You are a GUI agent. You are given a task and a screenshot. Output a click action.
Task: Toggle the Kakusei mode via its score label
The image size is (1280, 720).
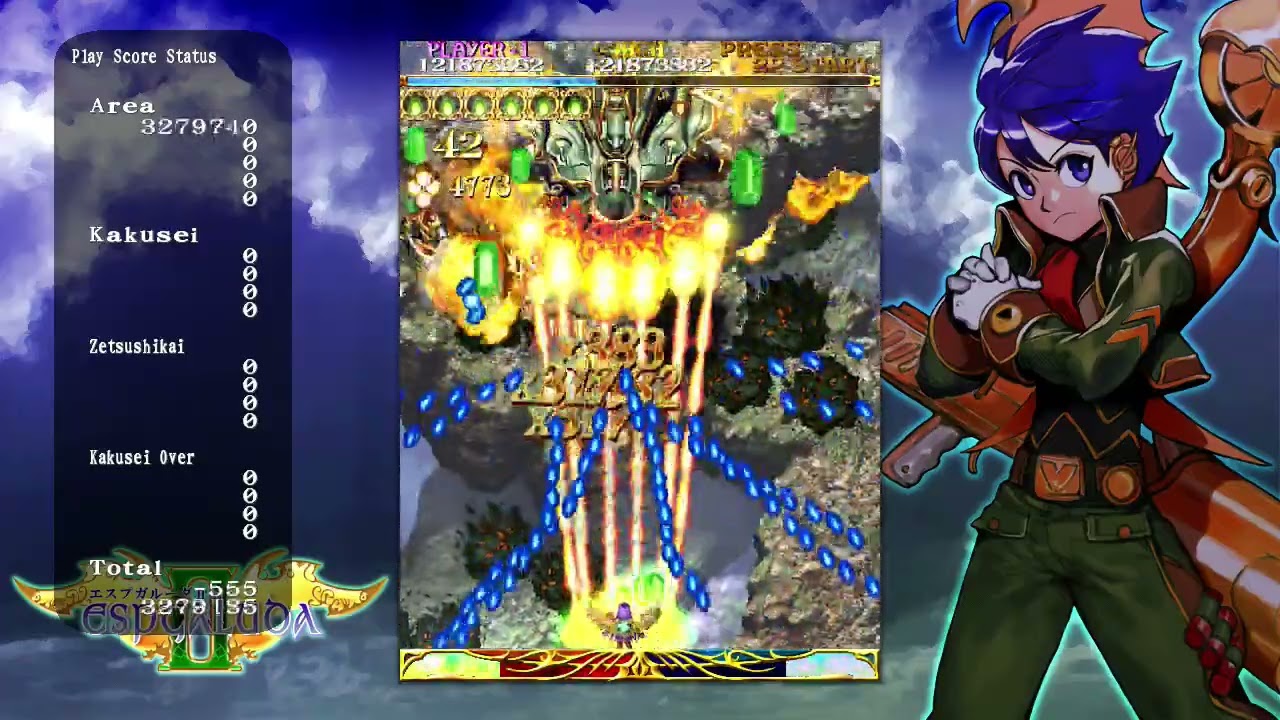click(x=144, y=235)
